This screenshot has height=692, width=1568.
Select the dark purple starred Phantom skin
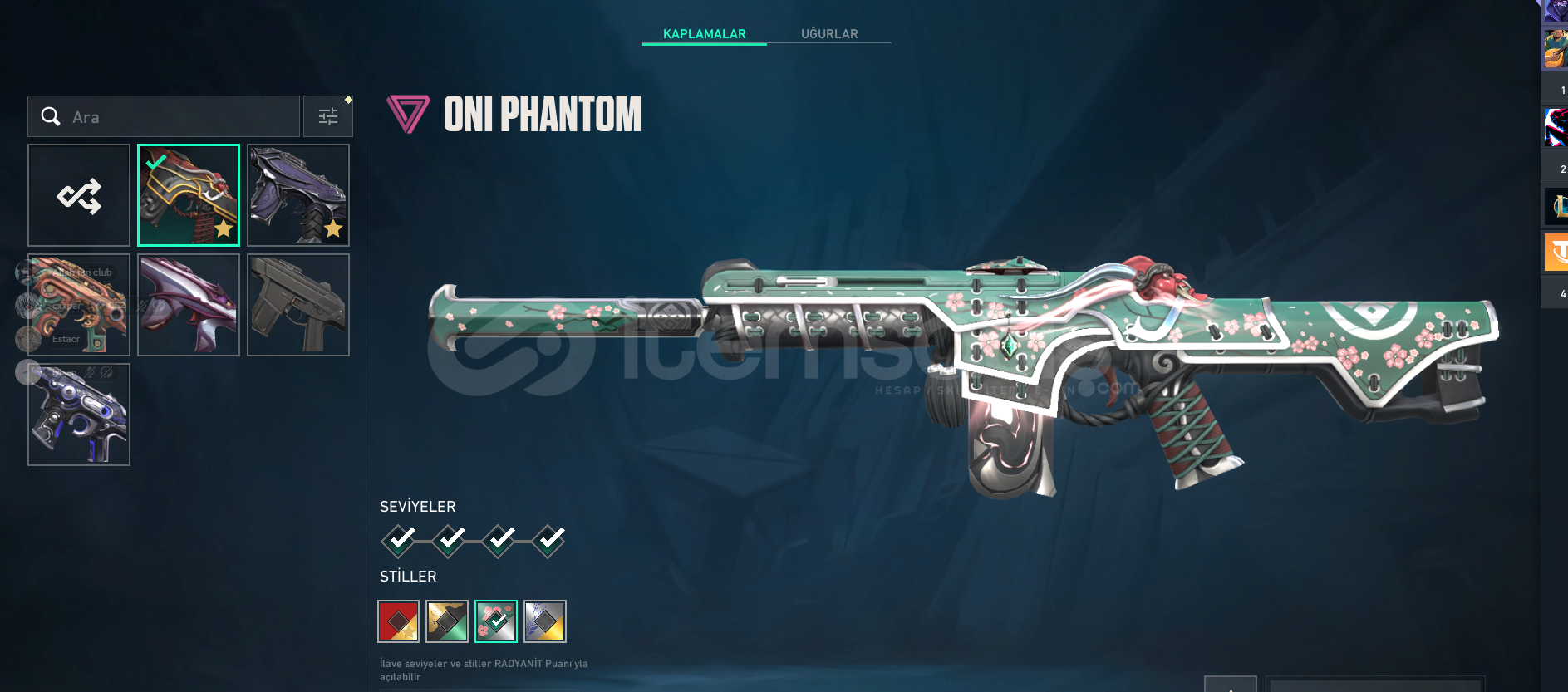298,196
